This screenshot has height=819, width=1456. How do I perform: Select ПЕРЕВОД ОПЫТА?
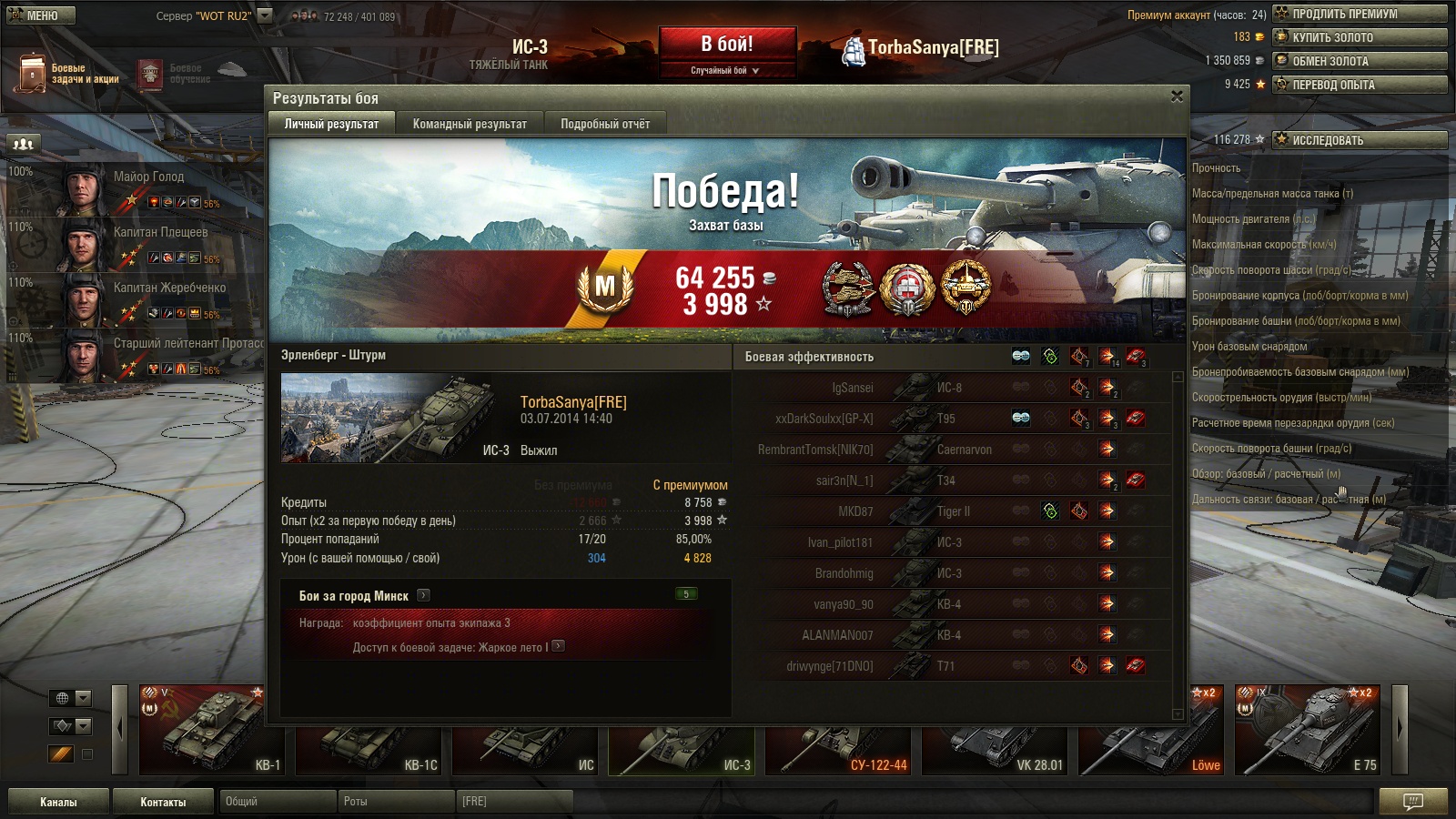pyautogui.click(x=1360, y=85)
